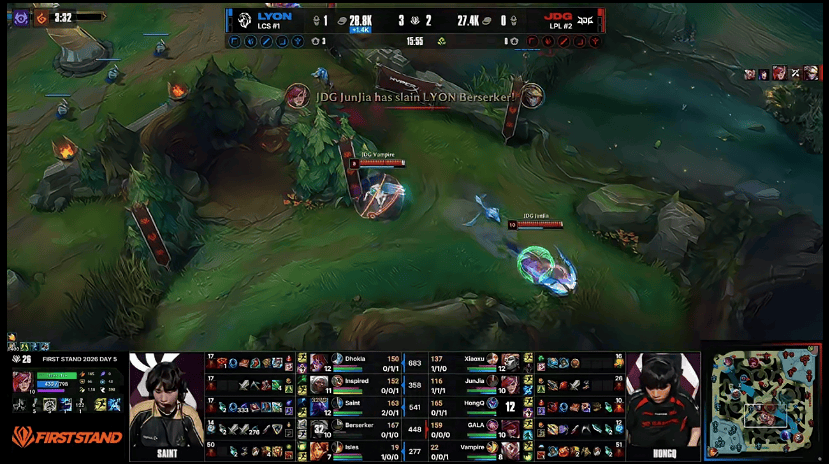Select Isles' scoreboard row
Image resolution: width=829 pixels, height=464 pixels.
pyautogui.click(x=355, y=452)
